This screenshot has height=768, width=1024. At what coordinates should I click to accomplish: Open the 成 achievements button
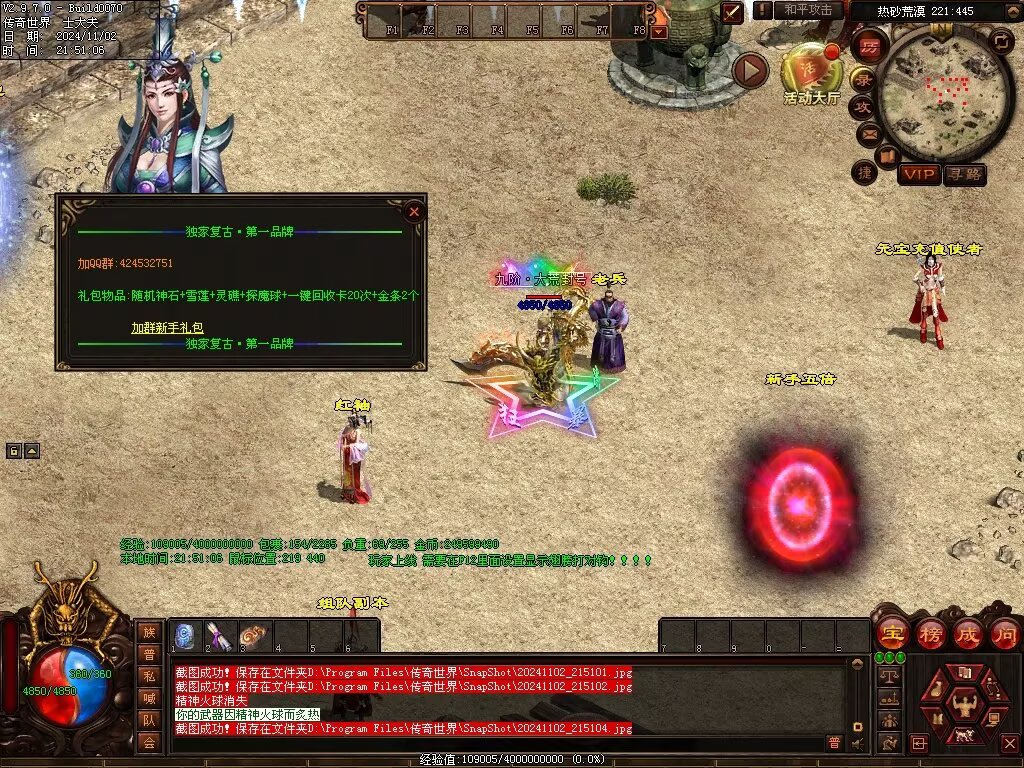967,634
